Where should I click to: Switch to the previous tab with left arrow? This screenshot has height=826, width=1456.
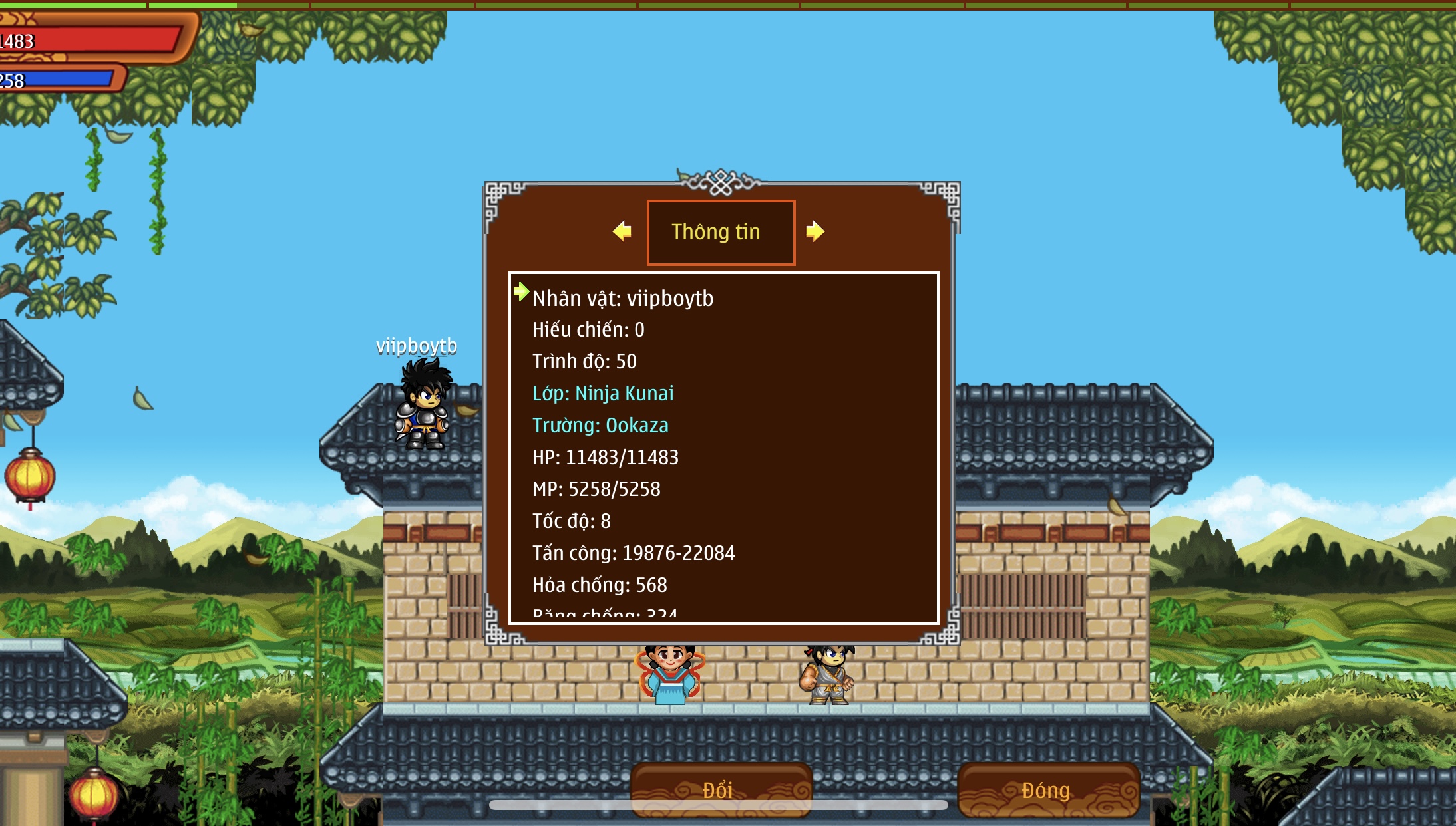pos(622,231)
